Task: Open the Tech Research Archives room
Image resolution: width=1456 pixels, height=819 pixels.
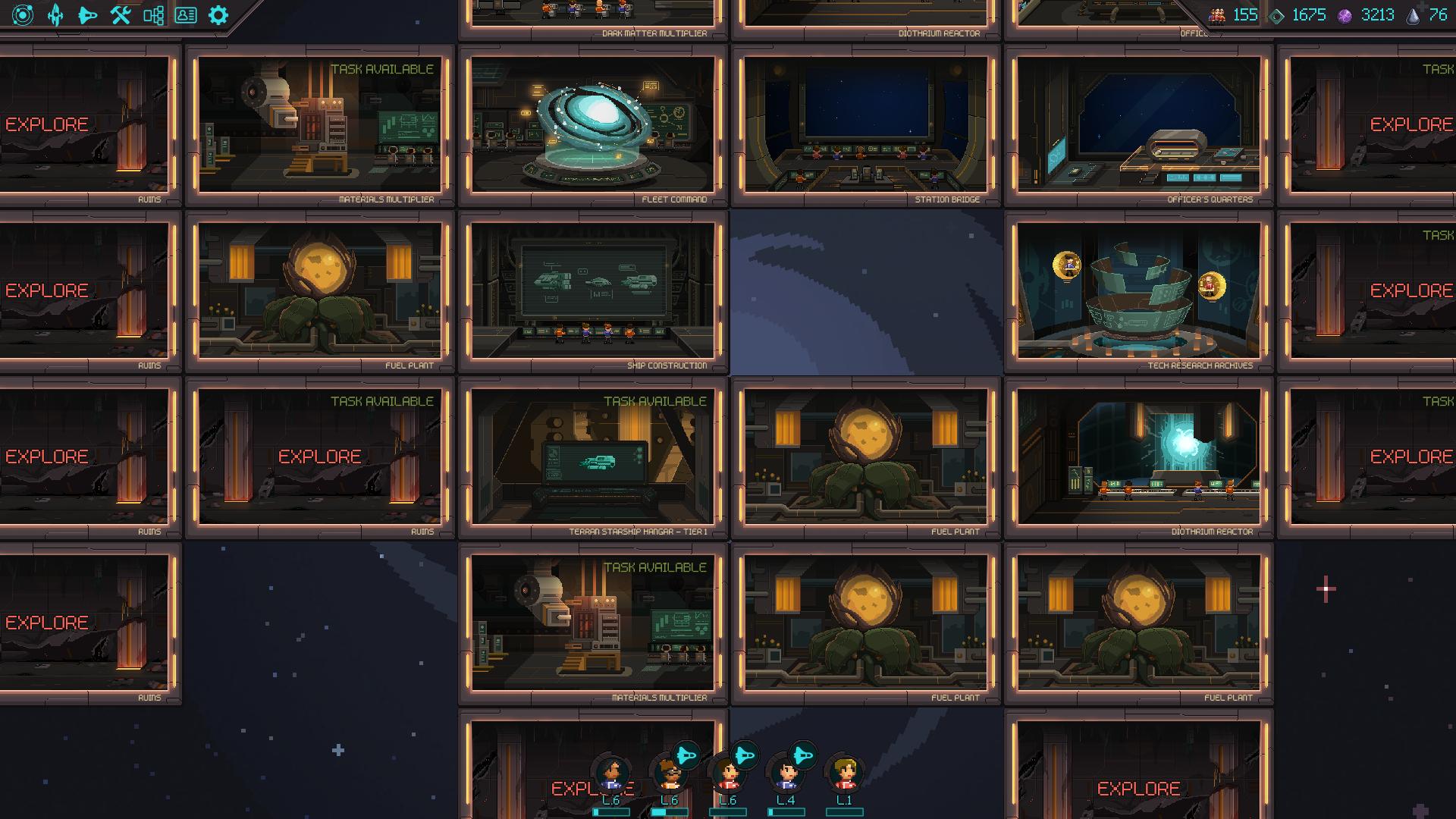Action: (x=1138, y=291)
